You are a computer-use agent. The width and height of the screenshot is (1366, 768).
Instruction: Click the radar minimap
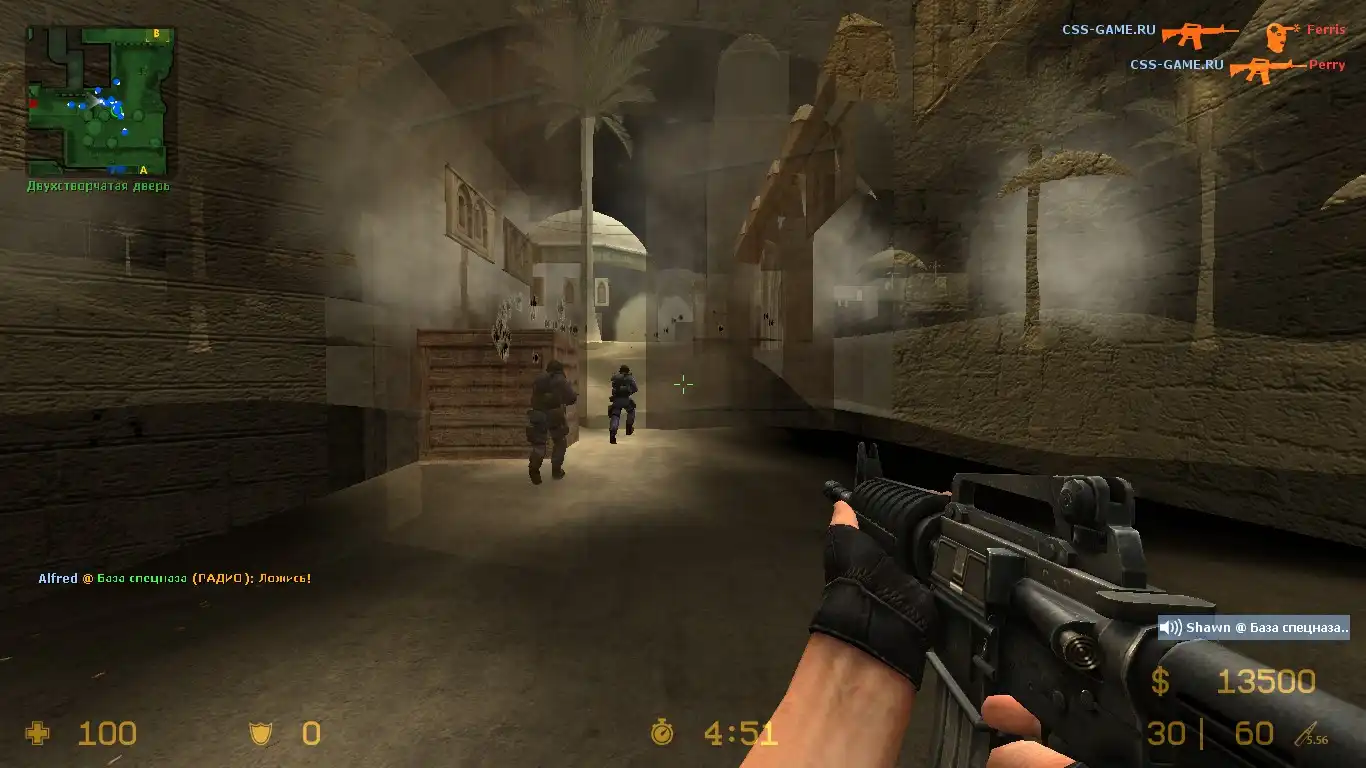(100, 101)
